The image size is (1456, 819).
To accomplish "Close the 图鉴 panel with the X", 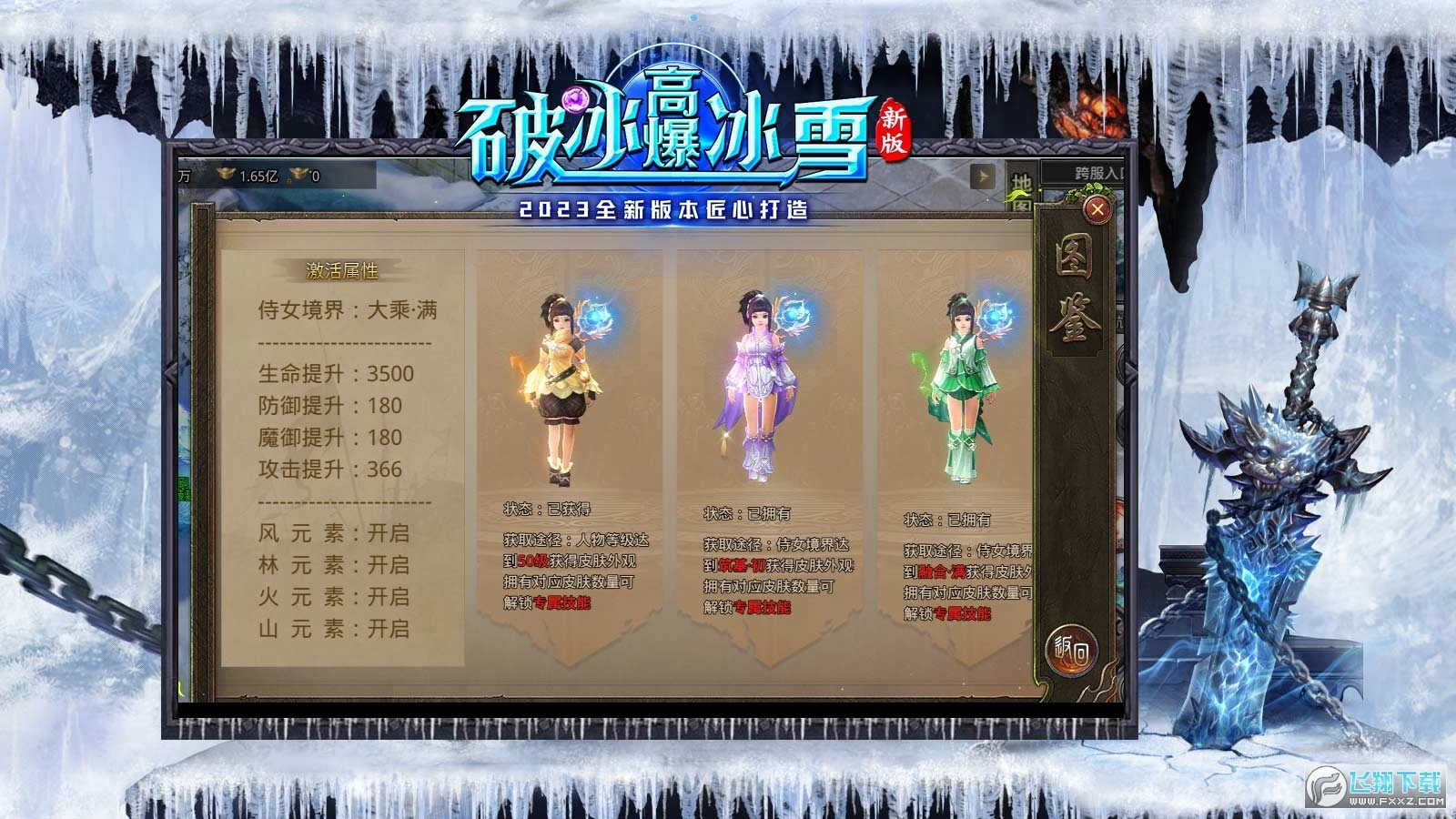I will coord(1097,209).
